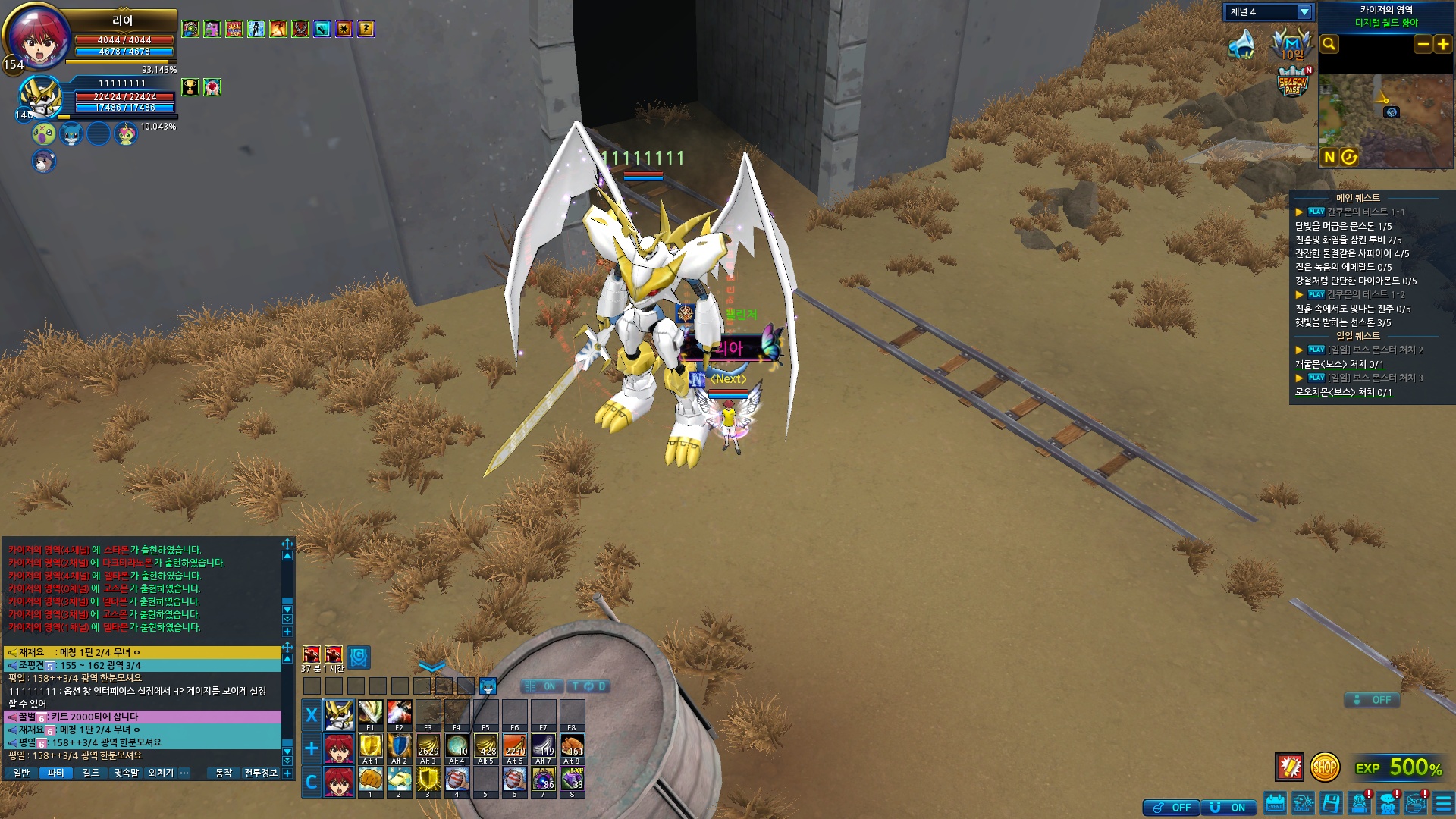This screenshot has width=1456, height=819.
Task: Open the floppy disk save menu icon
Action: (x=1331, y=804)
